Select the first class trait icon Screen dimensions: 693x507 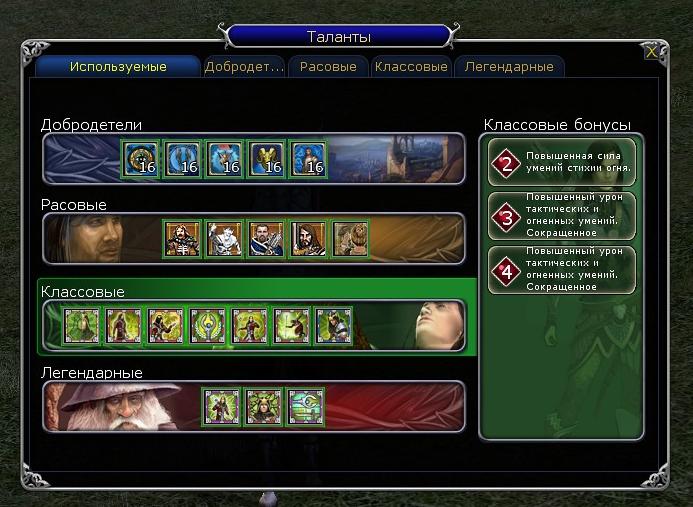[81, 326]
